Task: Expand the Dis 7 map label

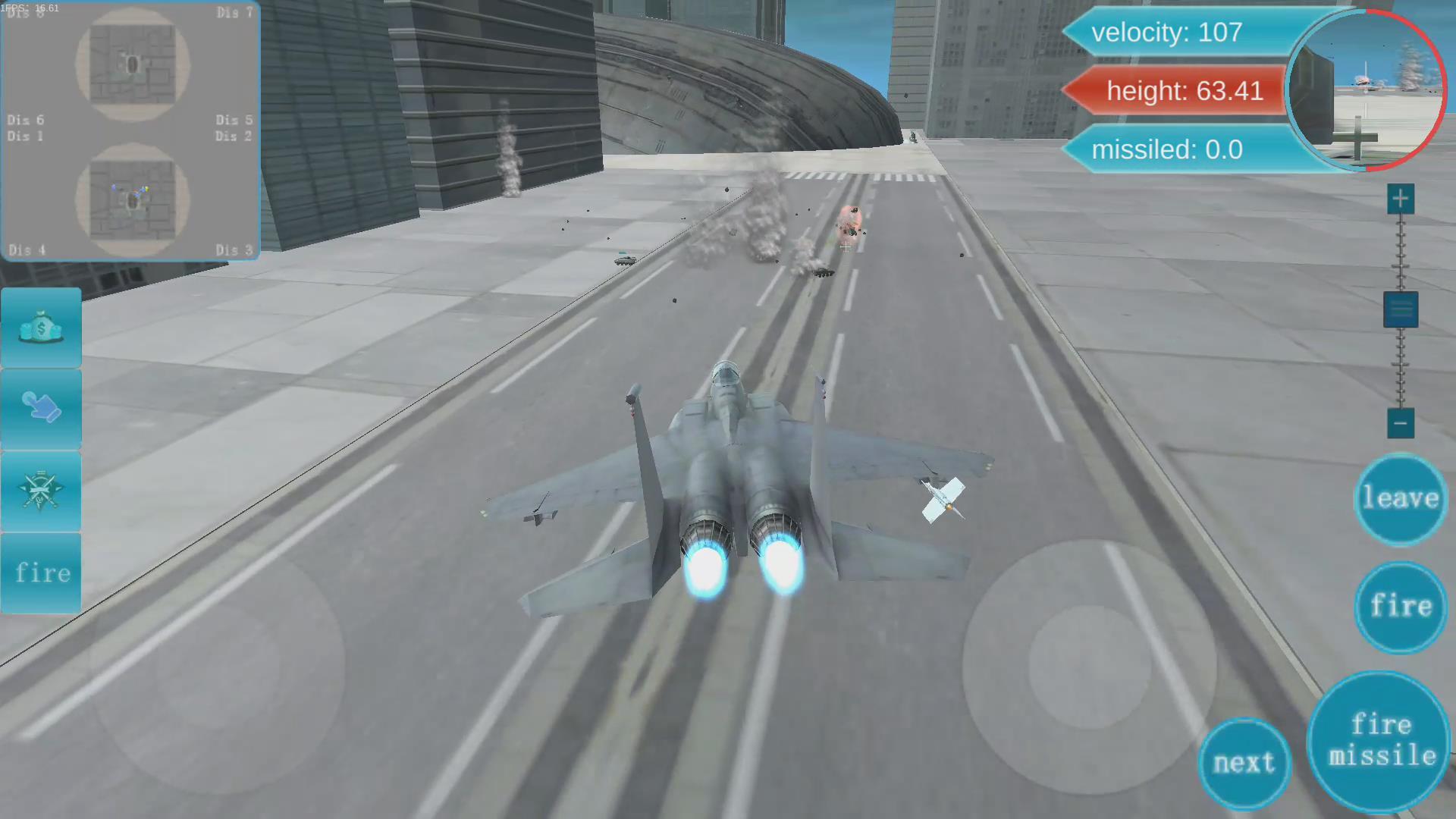Action: pyautogui.click(x=235, y=12)
